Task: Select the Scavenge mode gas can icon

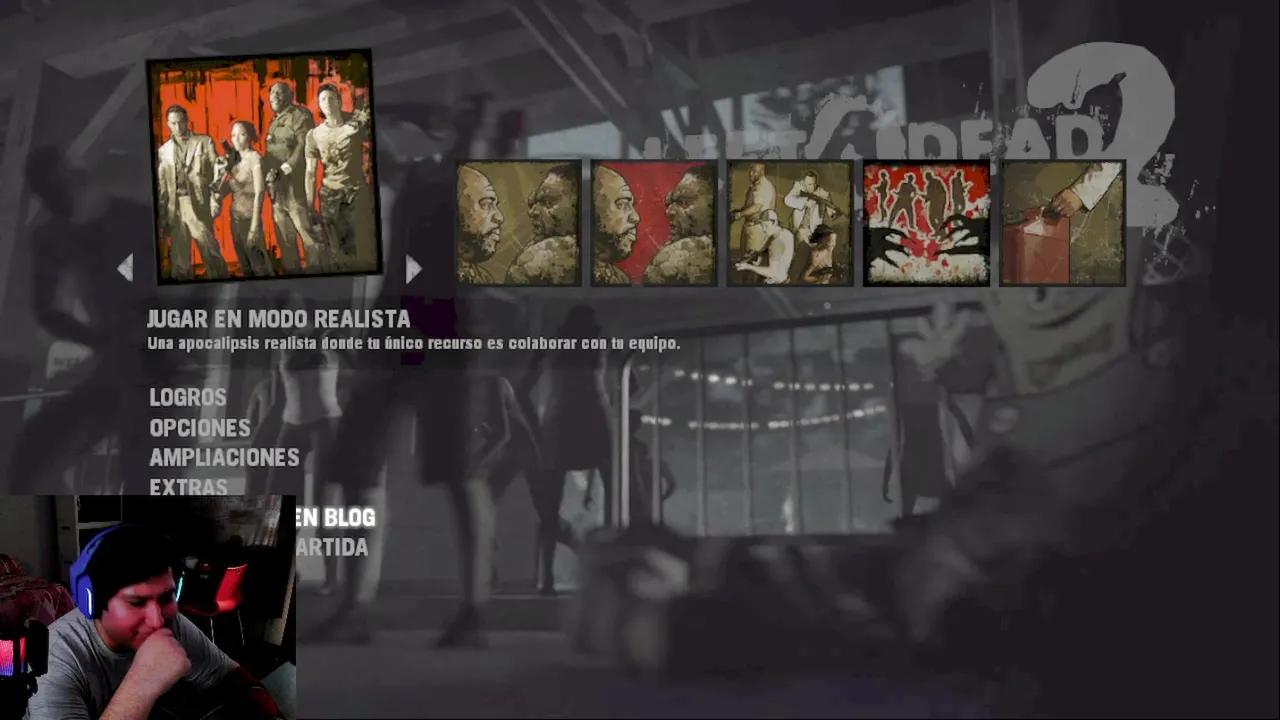Action: click(1062, 222)
